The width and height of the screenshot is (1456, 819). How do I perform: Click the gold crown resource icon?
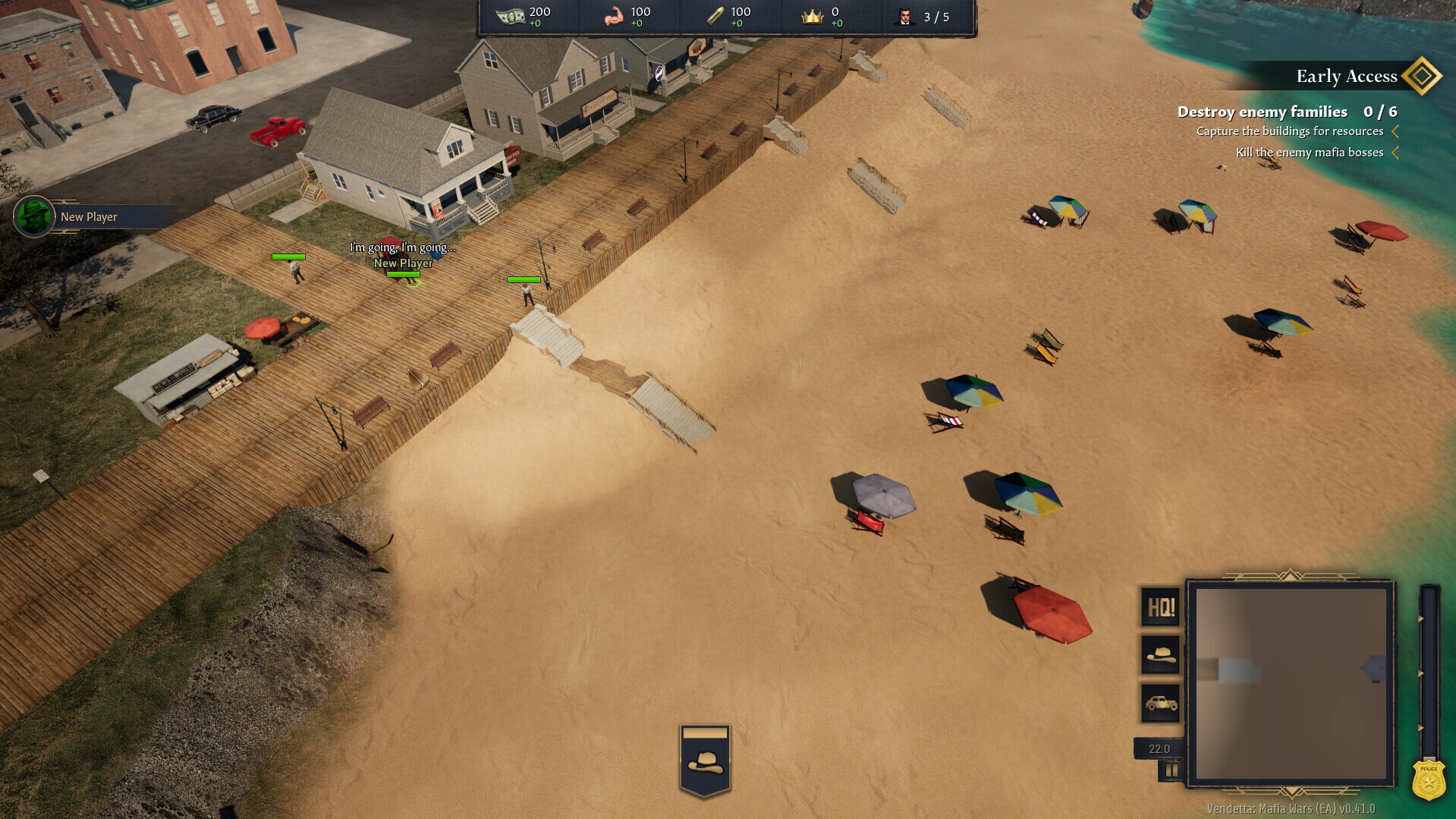(x=812, y=17)
